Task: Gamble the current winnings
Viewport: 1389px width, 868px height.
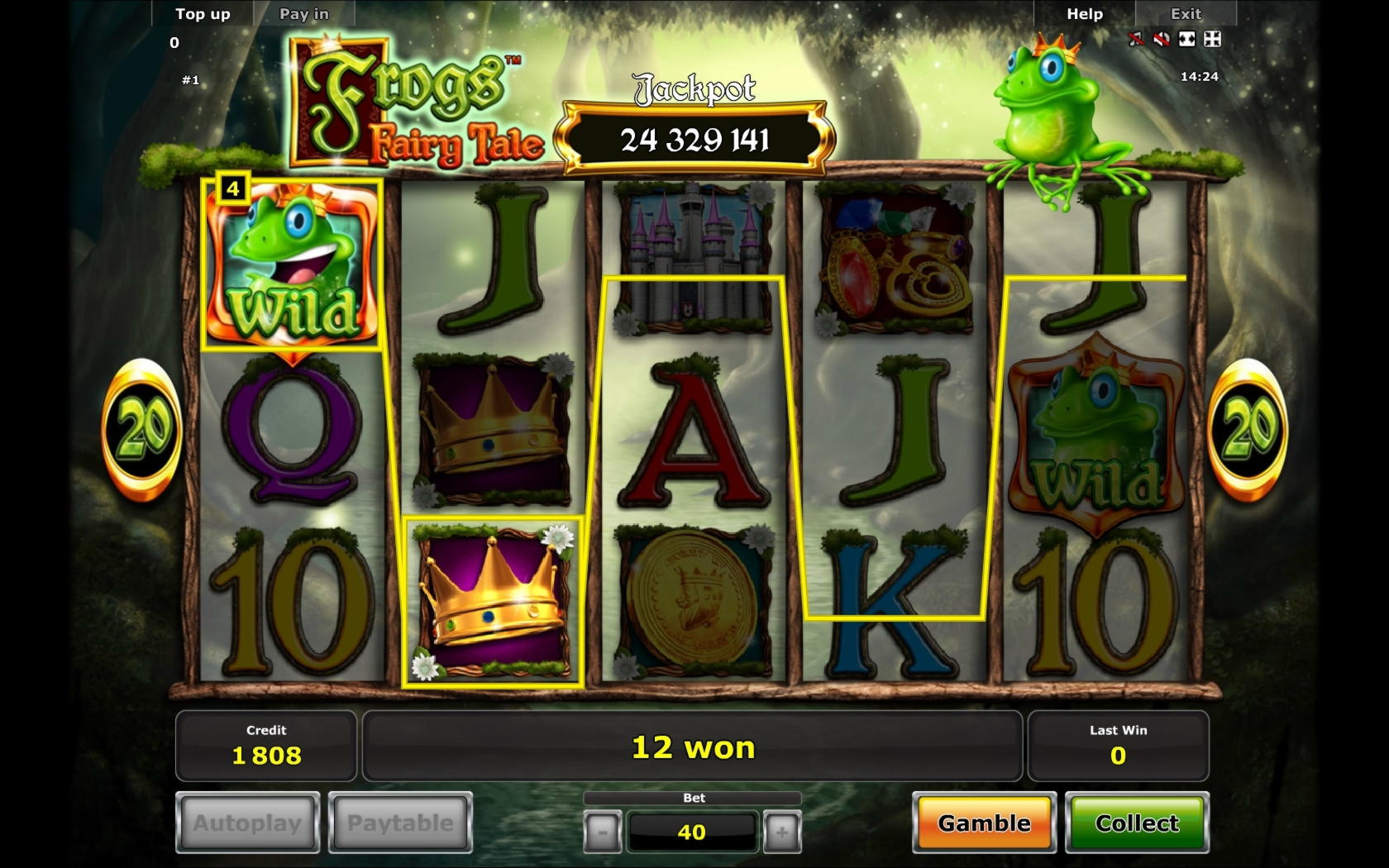Action: 984,823
